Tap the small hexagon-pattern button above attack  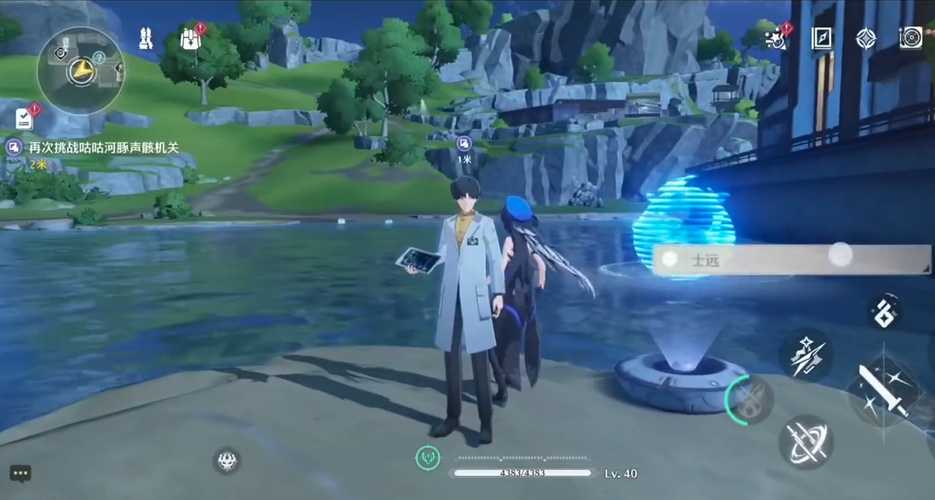tap(884, 310)
